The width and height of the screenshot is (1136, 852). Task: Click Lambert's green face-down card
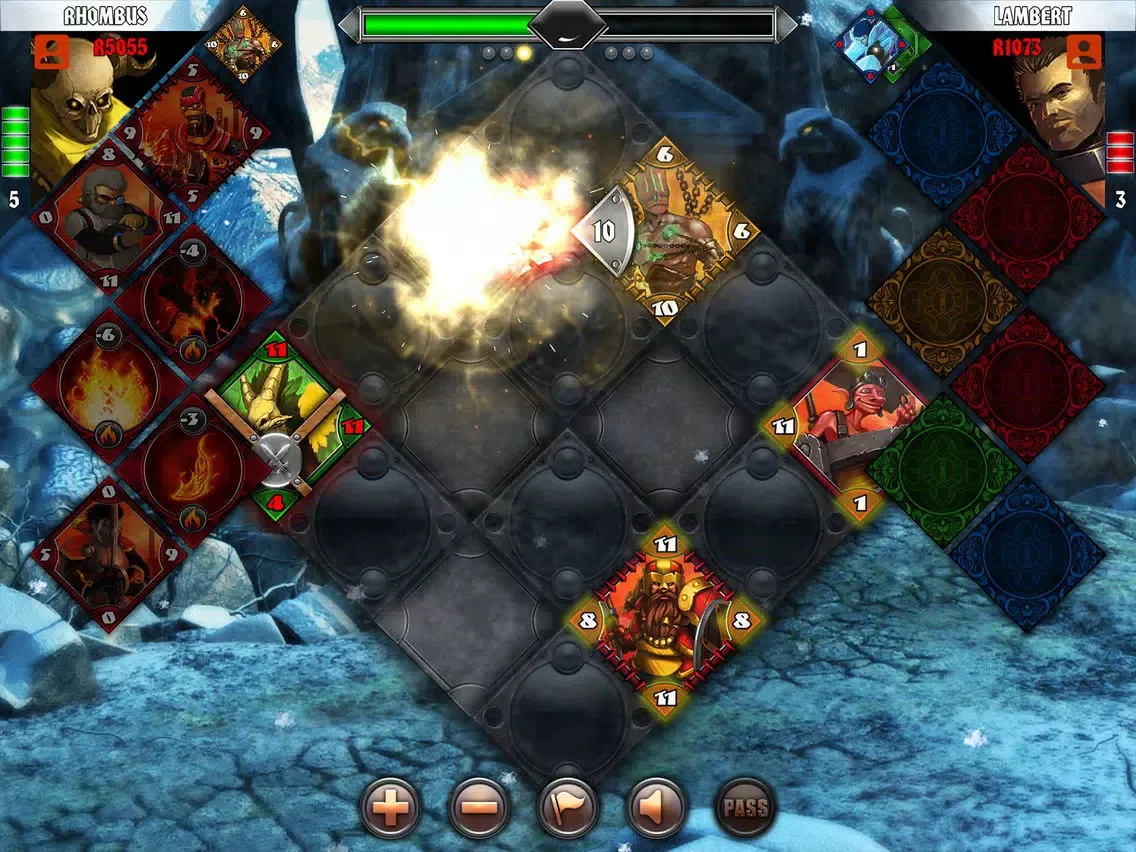click(941, 470)
